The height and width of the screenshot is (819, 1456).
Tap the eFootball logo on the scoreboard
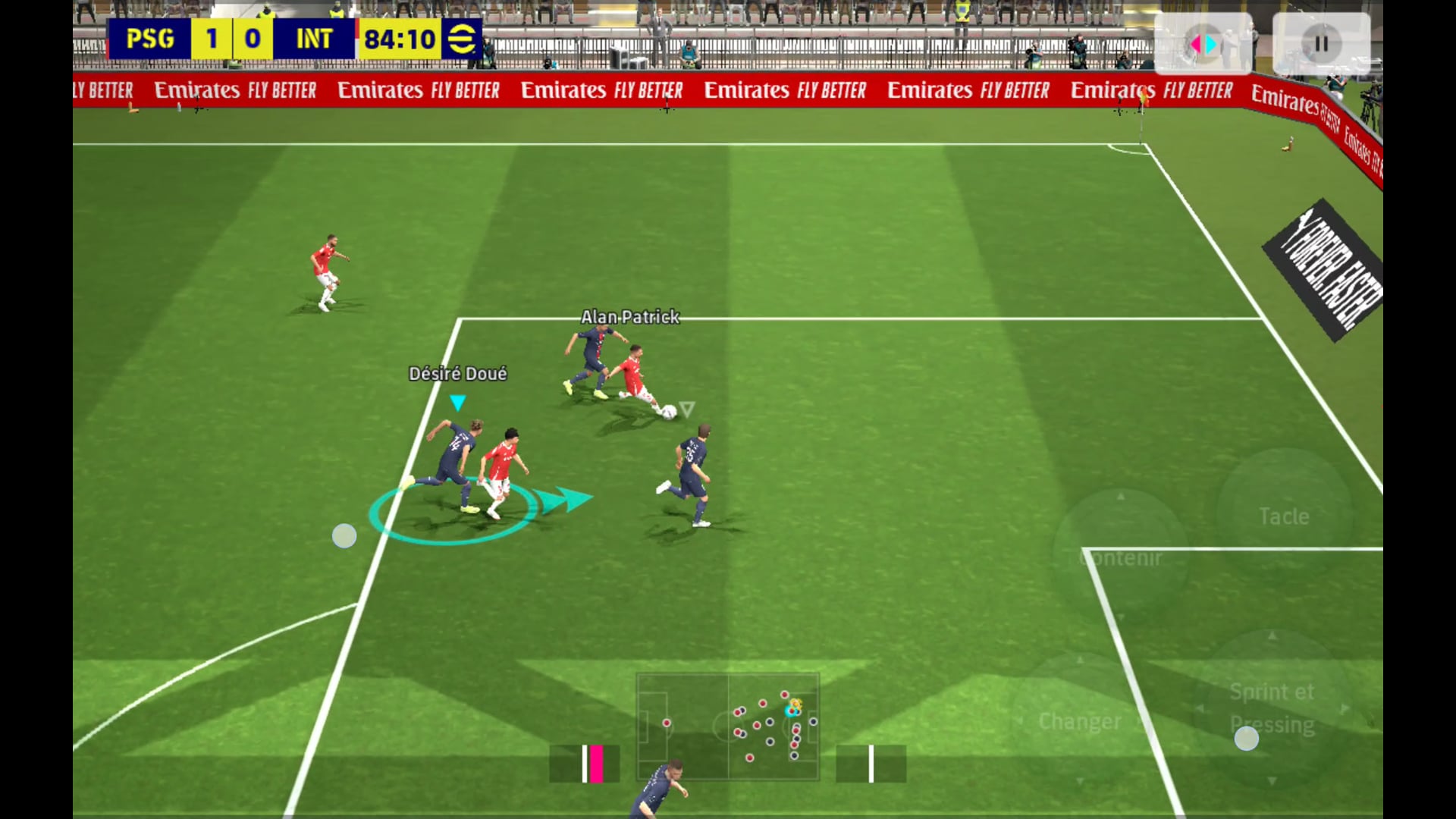[x=463, y=39]
